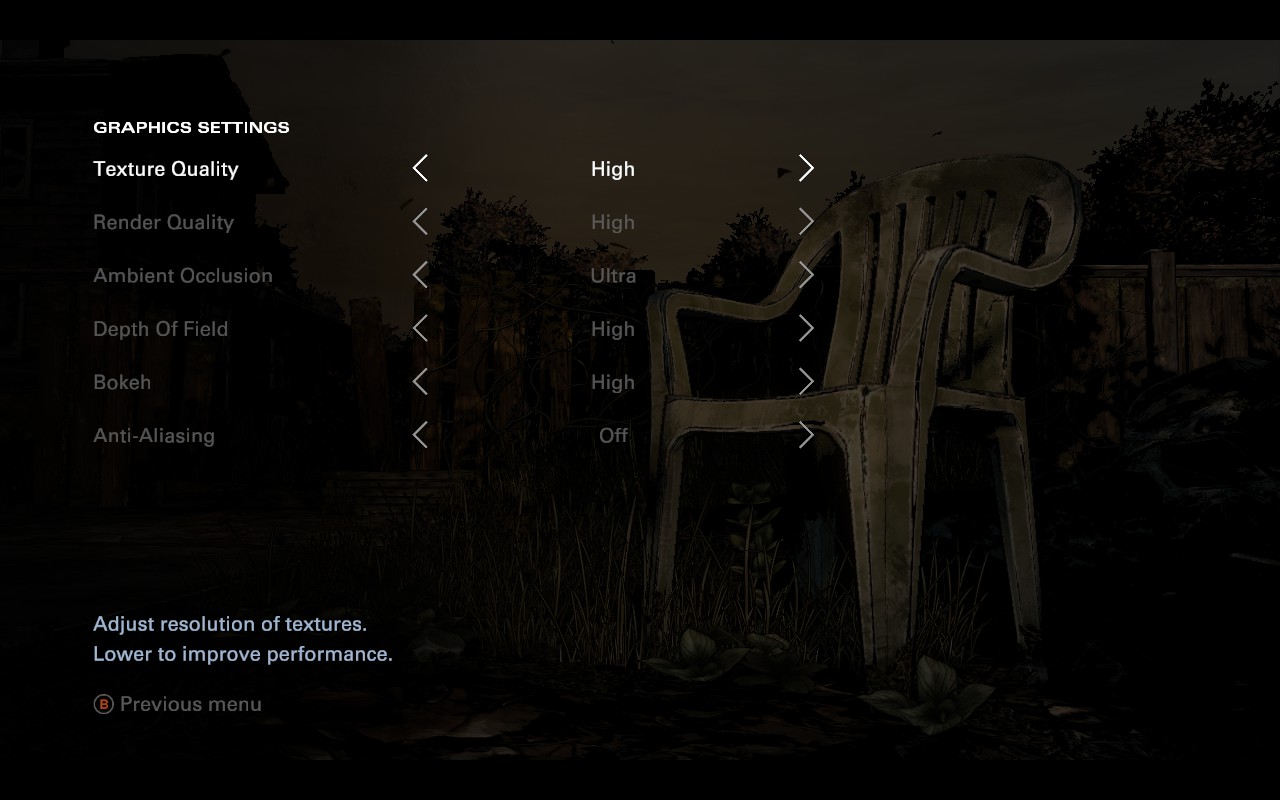Change Bokeh with its left arrow
This screenshot has height=800, width=1280.
point(420,382)
